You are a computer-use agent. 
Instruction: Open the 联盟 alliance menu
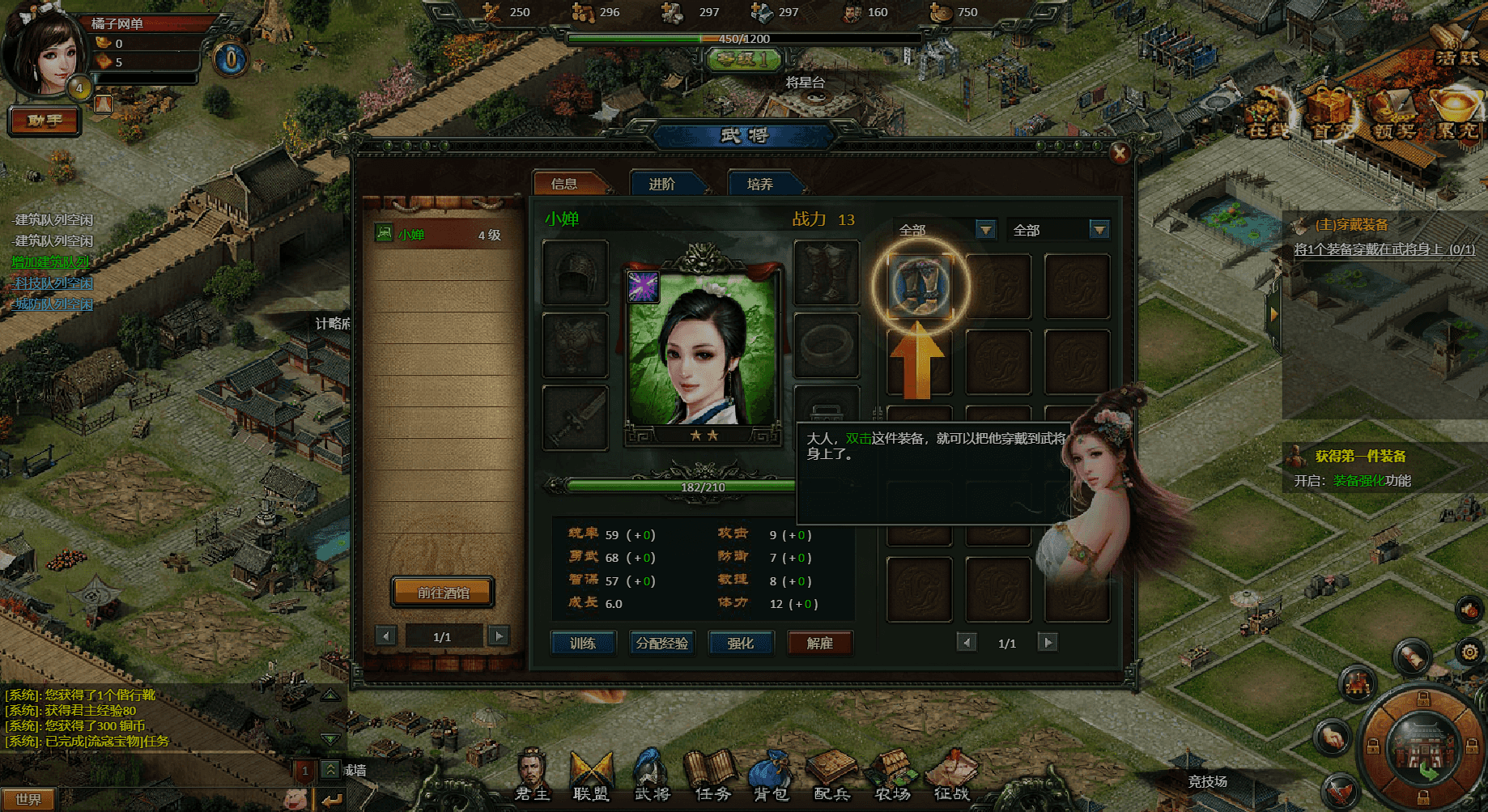click(592, 777)
